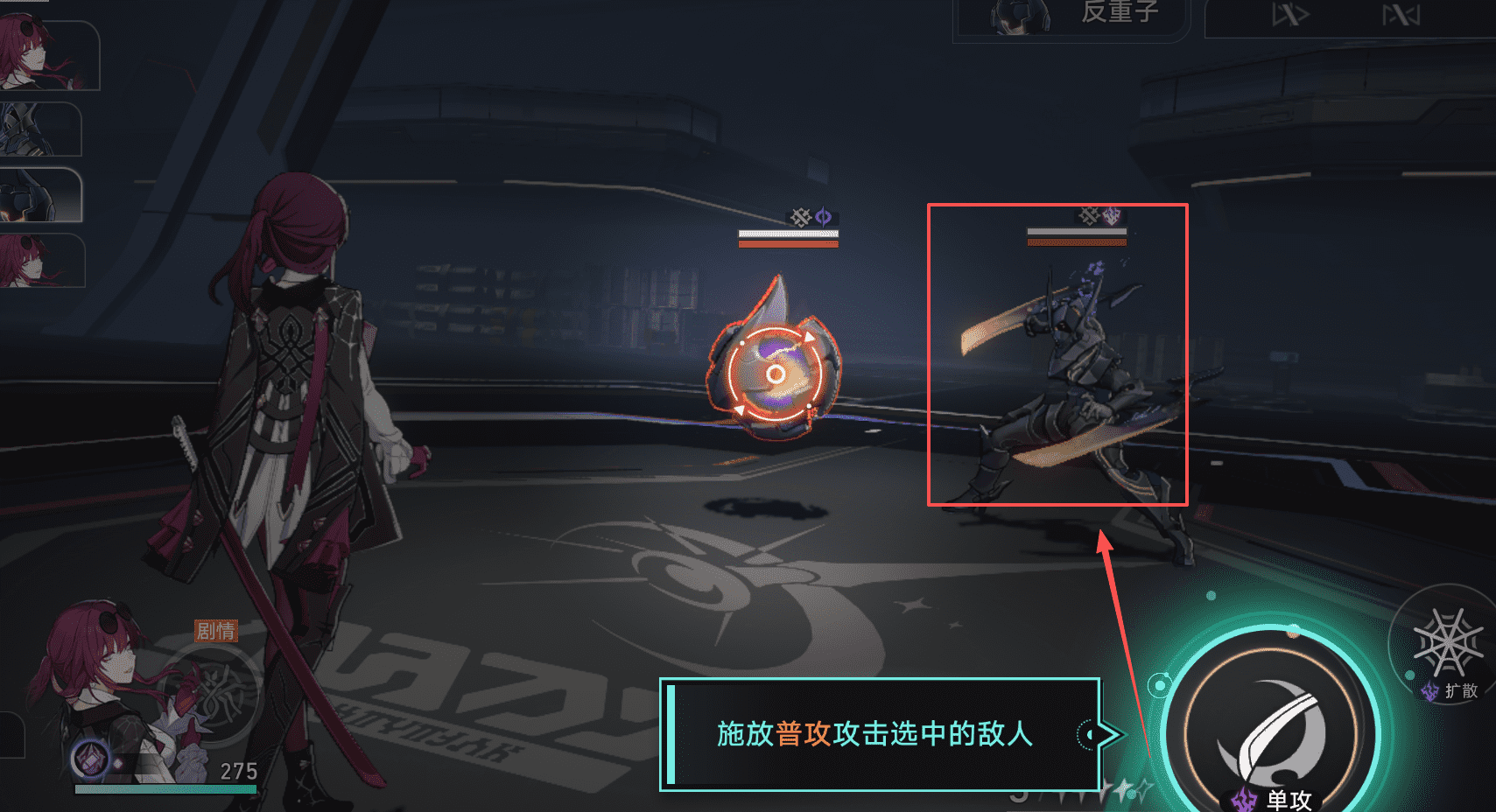Viewport: 1496px width, 812px height.
Task: Select the highlighted 反重子 turn-order portrait
Action: click(x=39, y=194)
